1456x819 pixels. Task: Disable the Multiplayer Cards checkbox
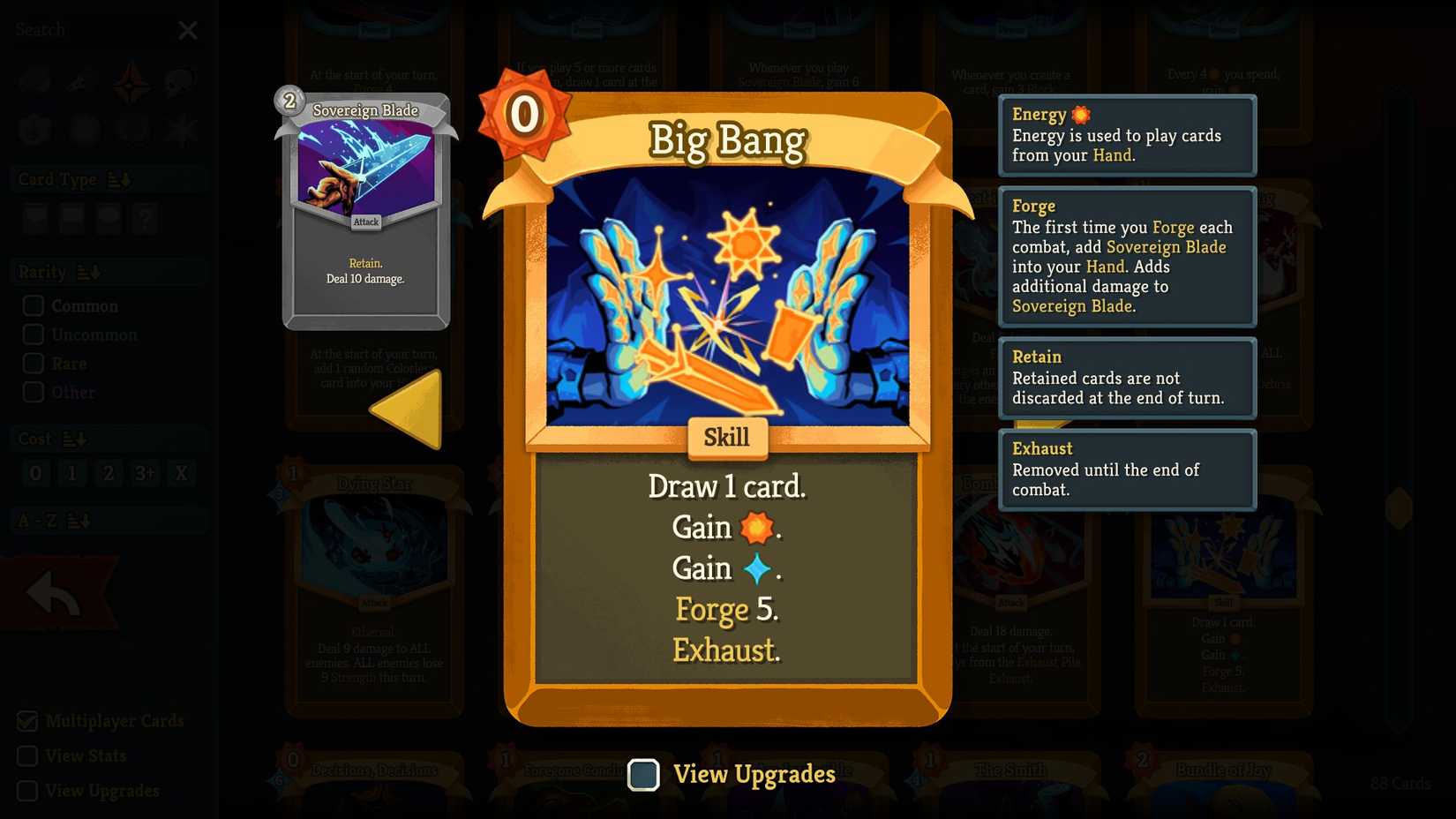click(x=29, y=721)
